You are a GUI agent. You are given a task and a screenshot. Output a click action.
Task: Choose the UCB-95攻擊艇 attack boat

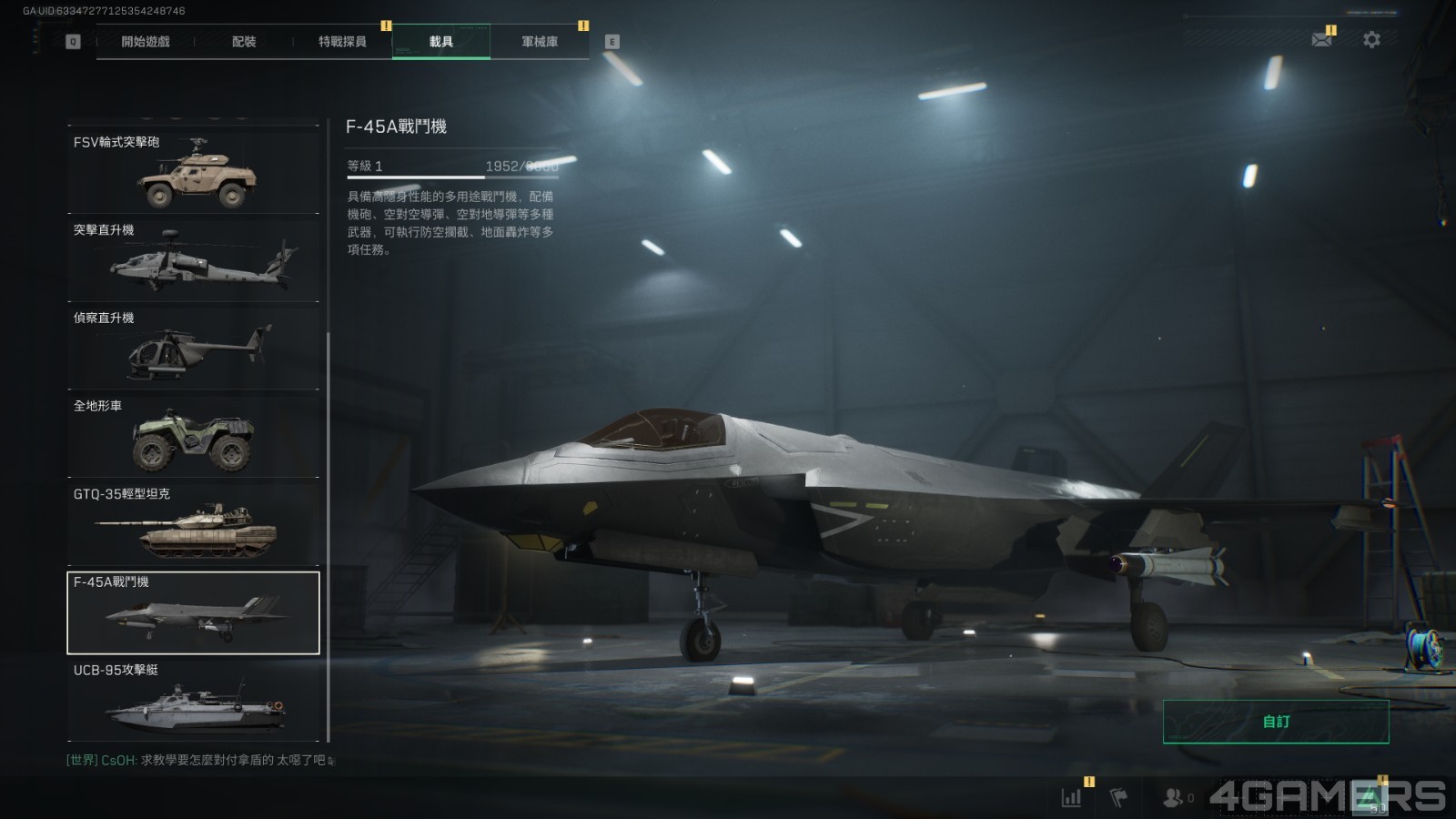(x=194, y=700)
